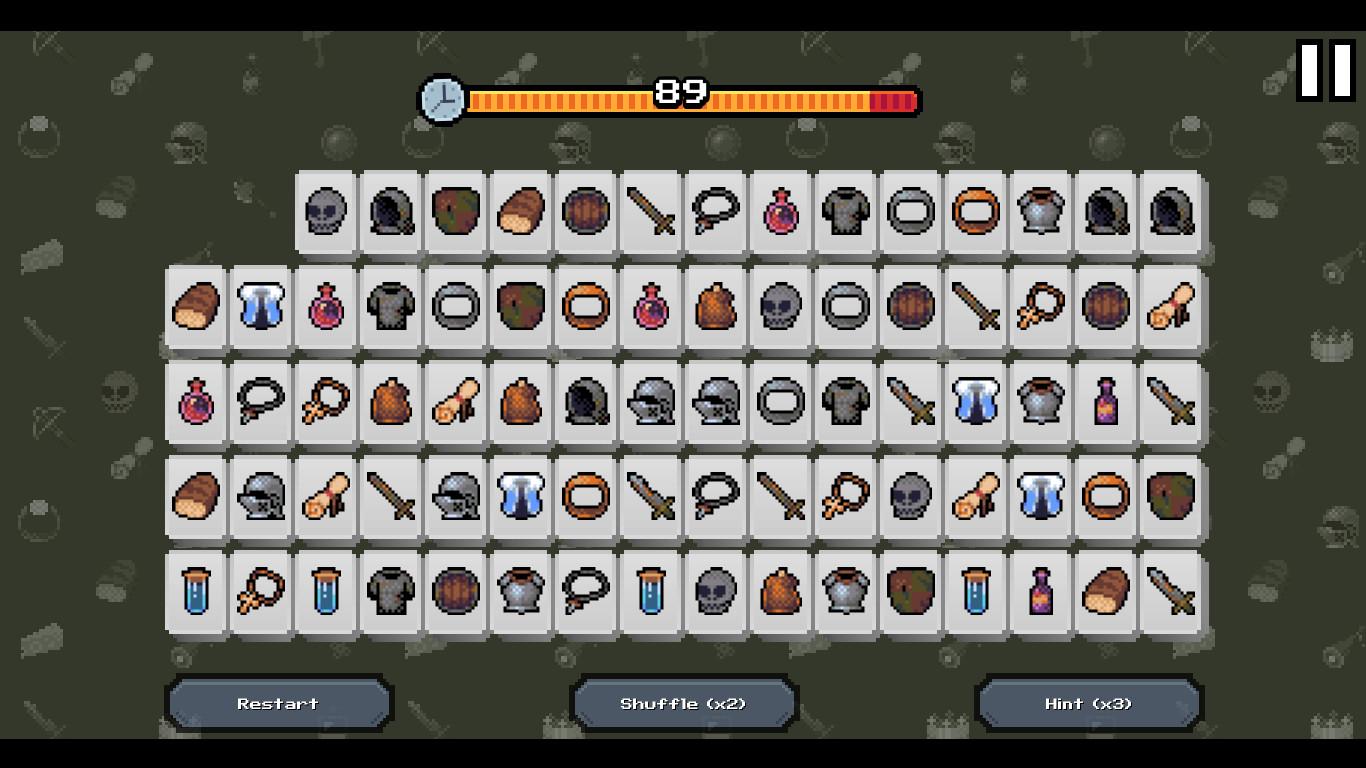This screenshot has width=1366, height=768.
Task: Pick the purple bottle tile in the bottom row
Action: click(x=1041, y=591)
